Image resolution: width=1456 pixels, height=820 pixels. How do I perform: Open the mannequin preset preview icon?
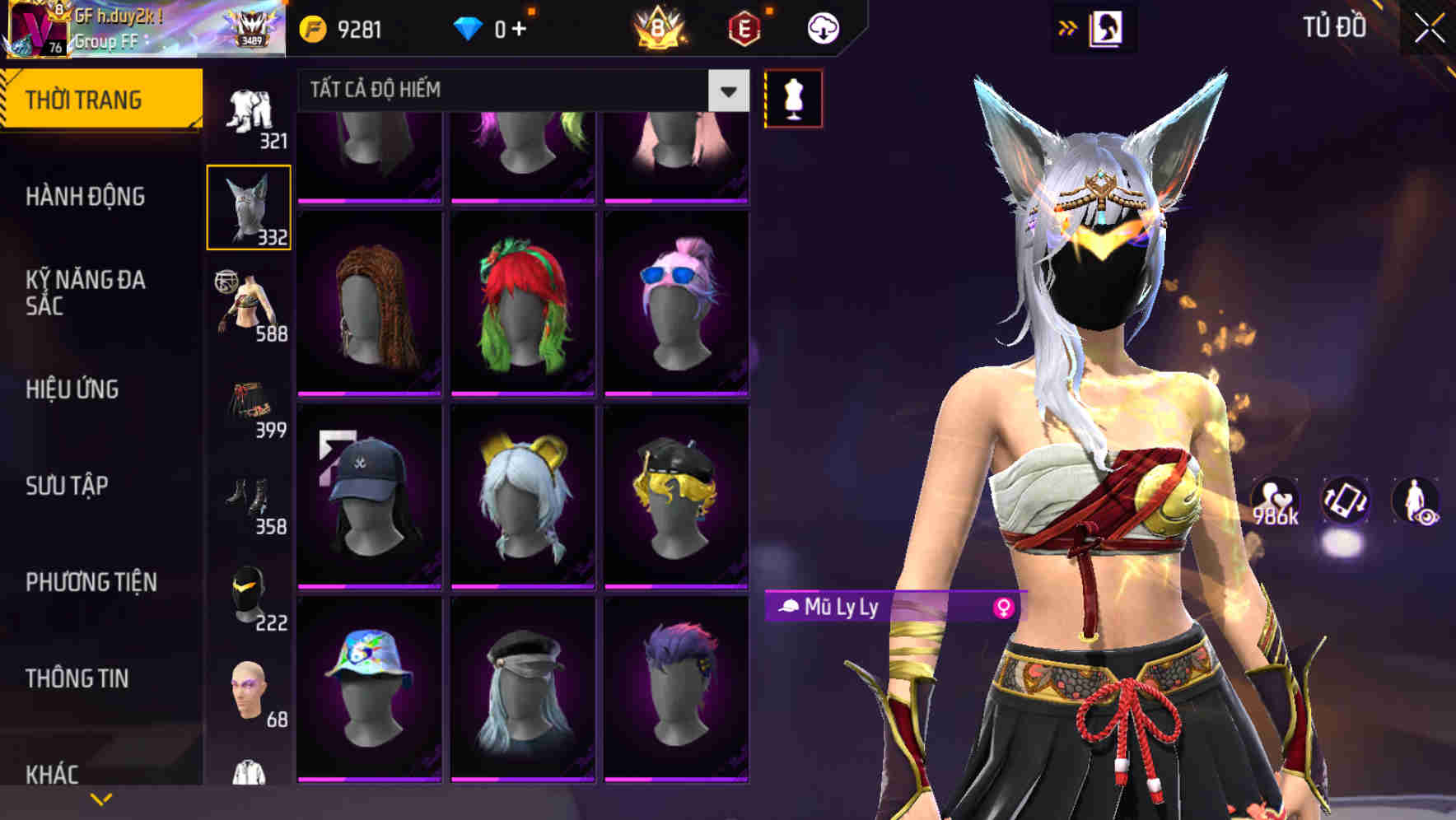click(793, 97)
